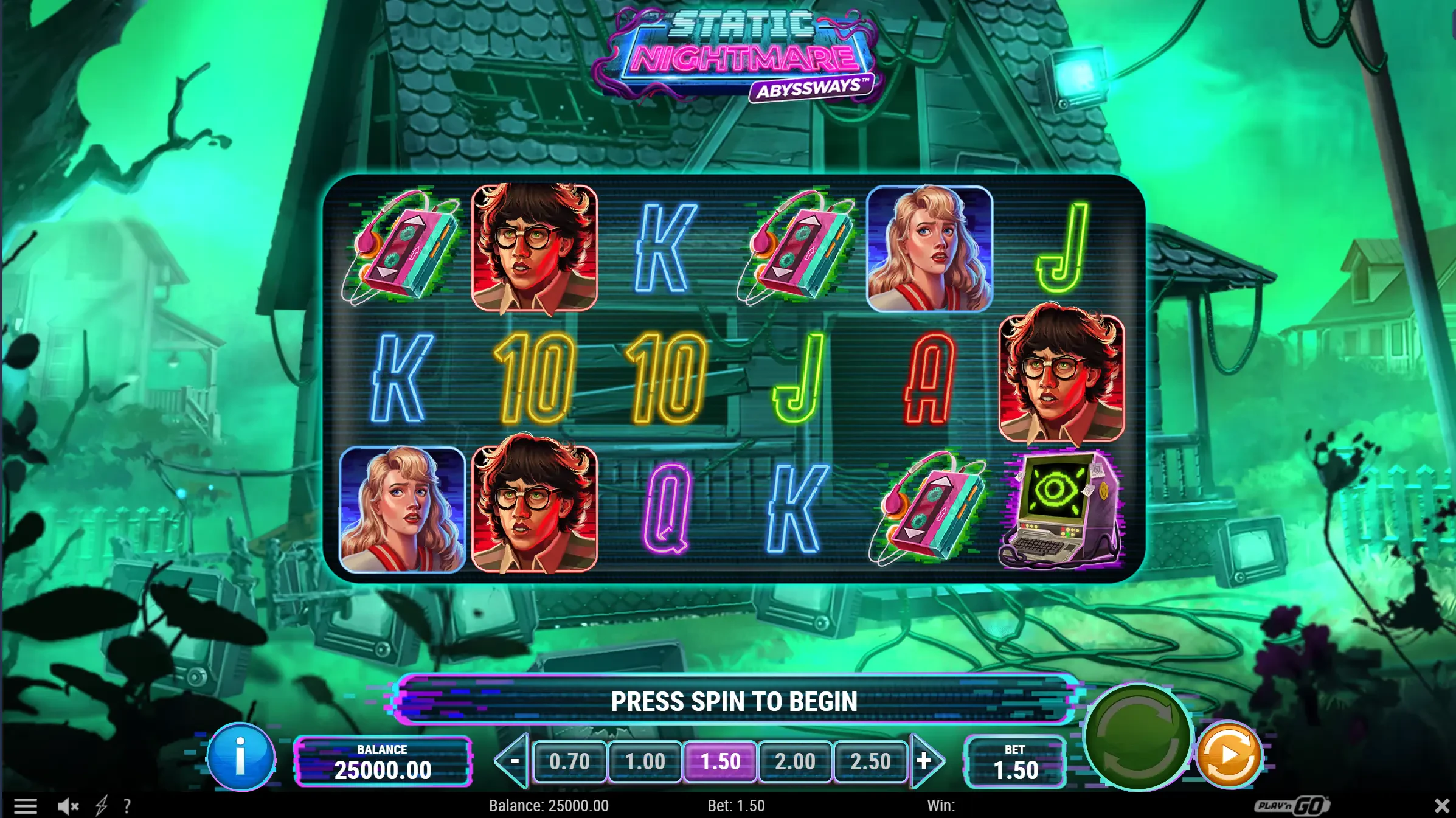Close the game with the X
The height and width of the screenshot is (818, 1456).
point(1441,806)
